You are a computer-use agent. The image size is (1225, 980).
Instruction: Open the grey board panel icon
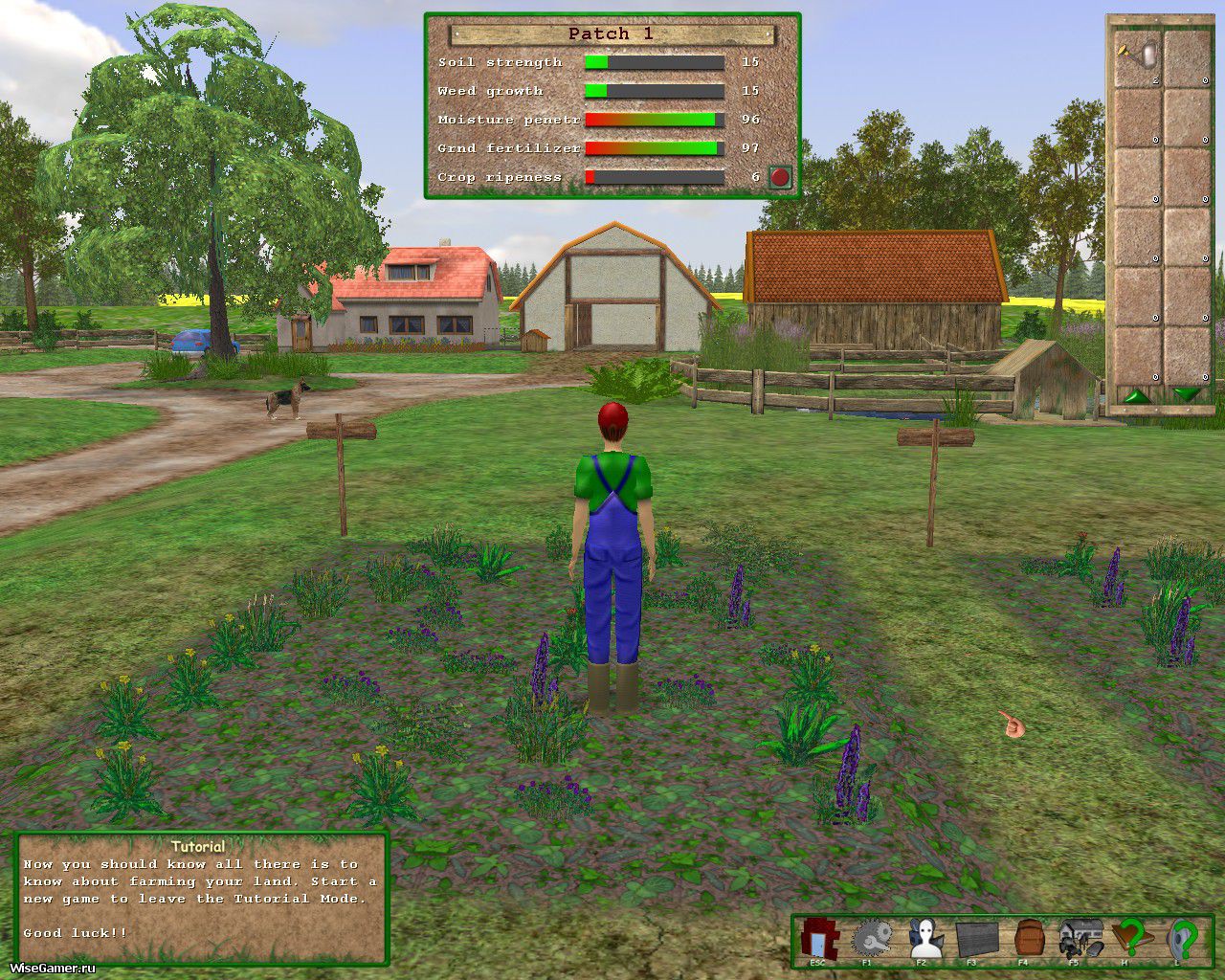click(976, 939)
